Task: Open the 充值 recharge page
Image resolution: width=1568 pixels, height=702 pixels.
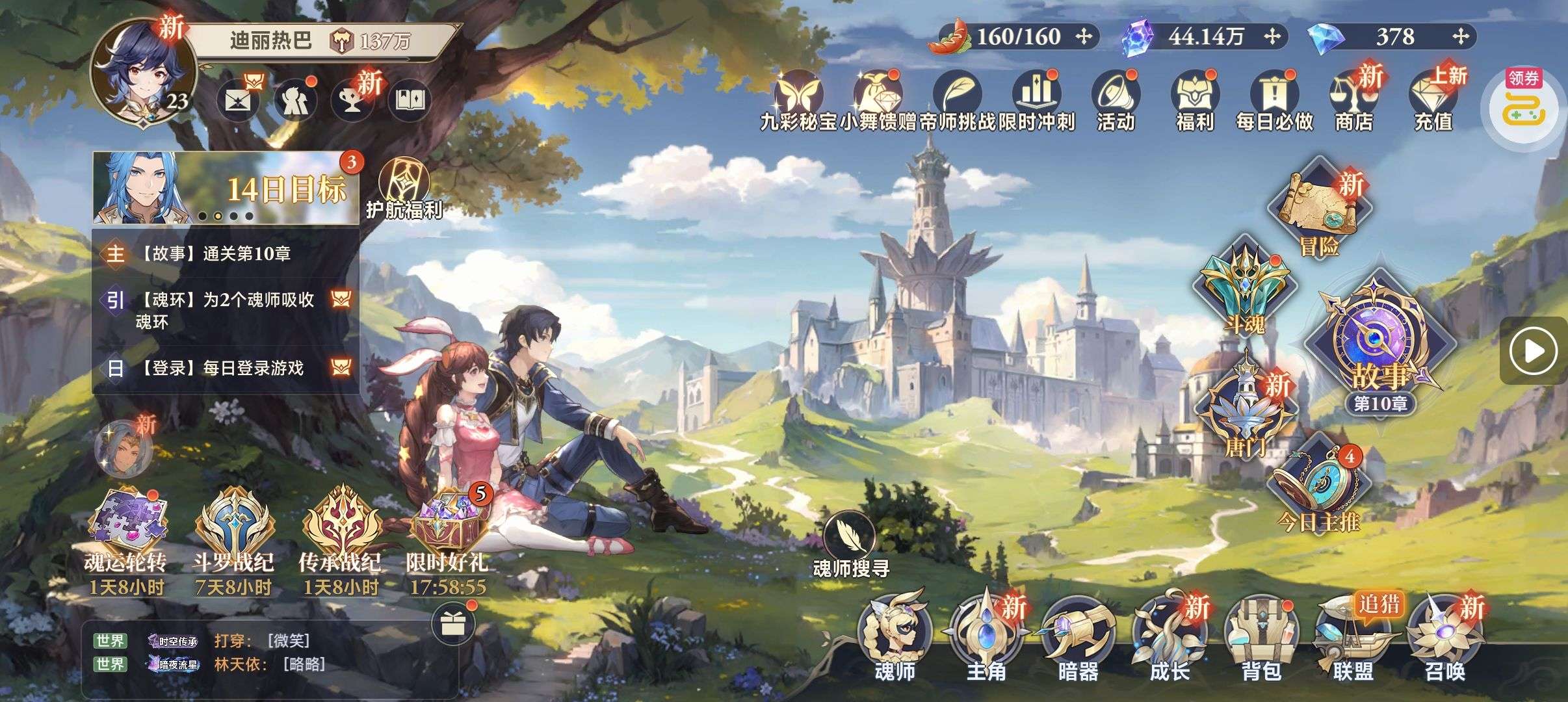Action: (1433, 101)
